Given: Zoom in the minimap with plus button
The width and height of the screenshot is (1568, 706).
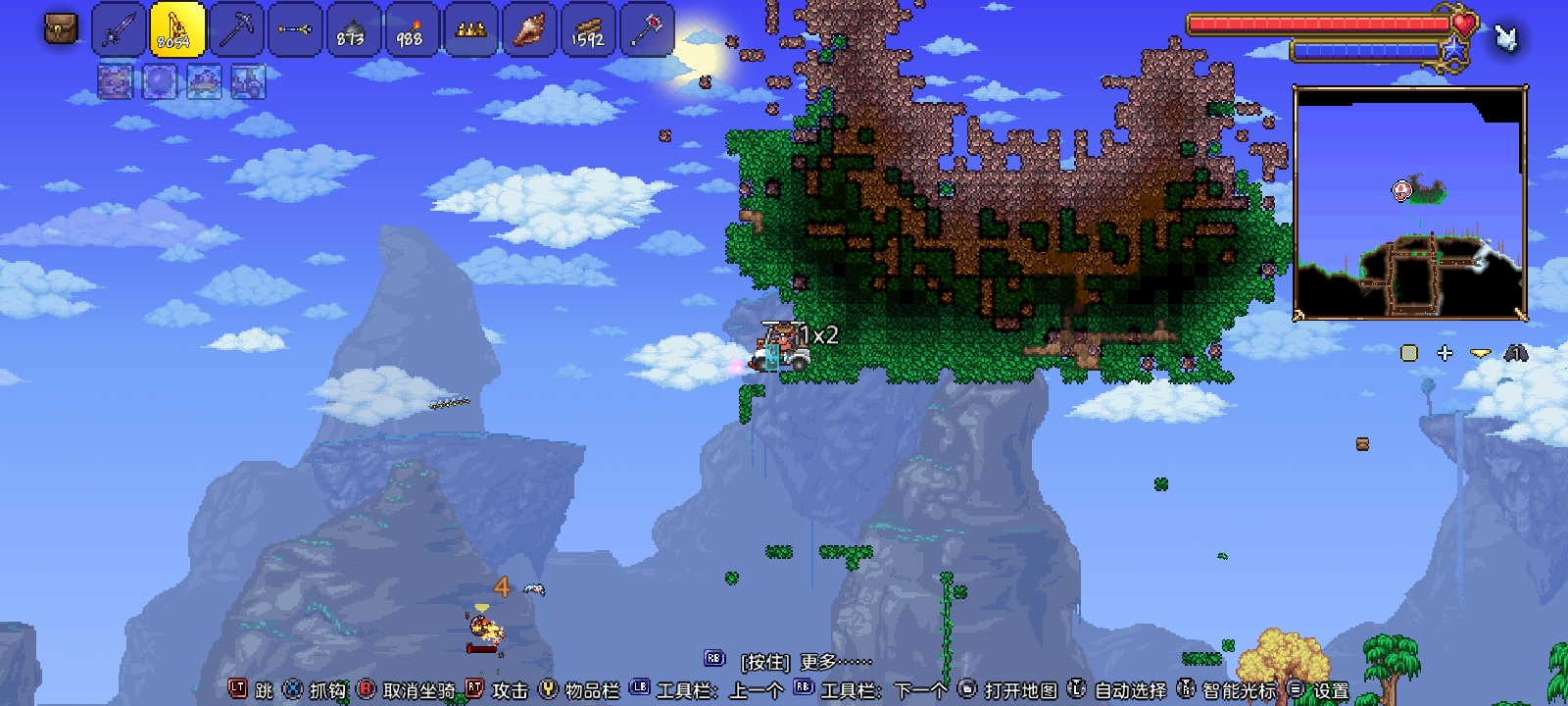Looking at the screenshot, I should pos(1445,353).
